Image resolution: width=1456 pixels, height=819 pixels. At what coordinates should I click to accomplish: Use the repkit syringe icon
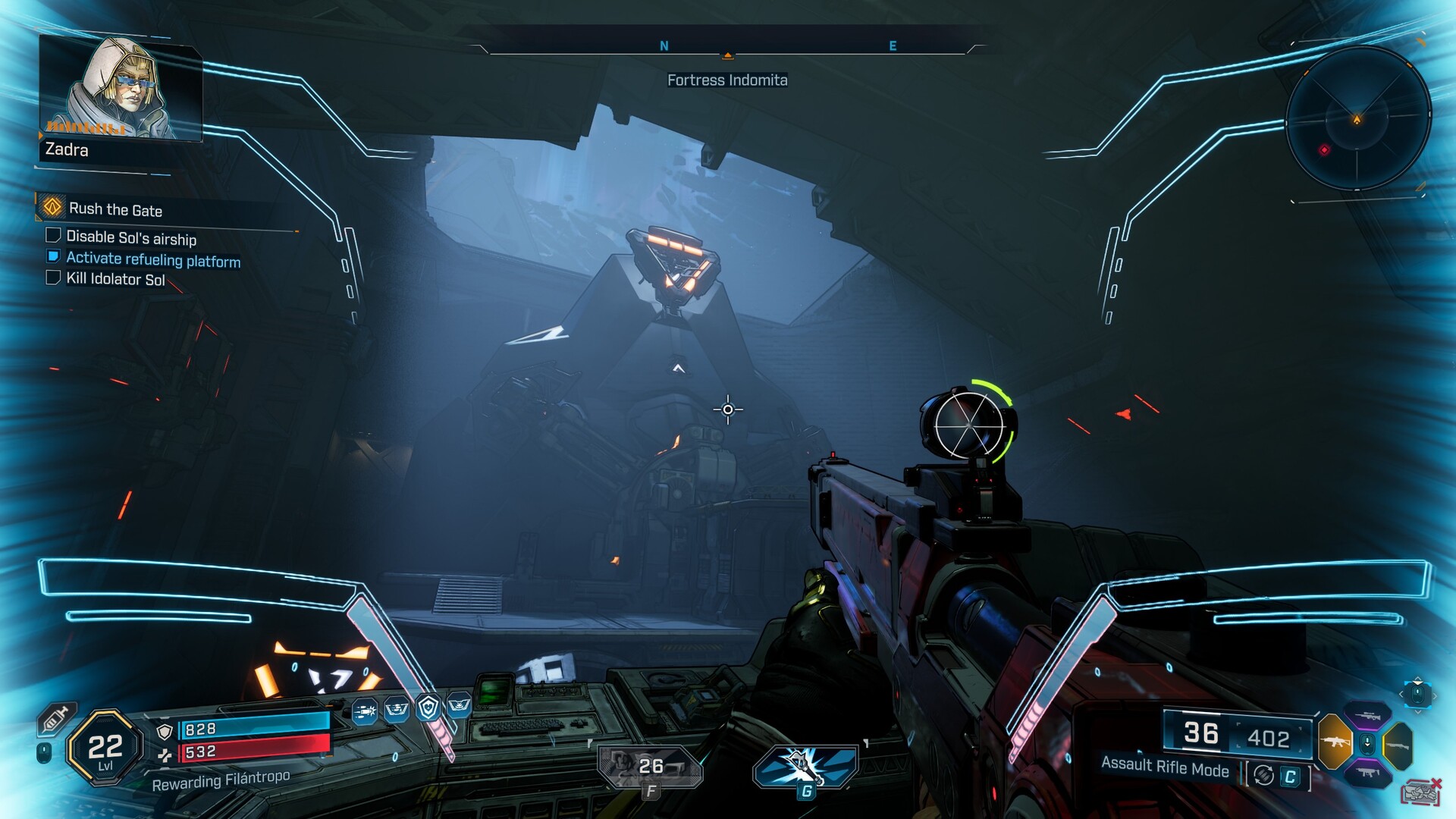58,718
